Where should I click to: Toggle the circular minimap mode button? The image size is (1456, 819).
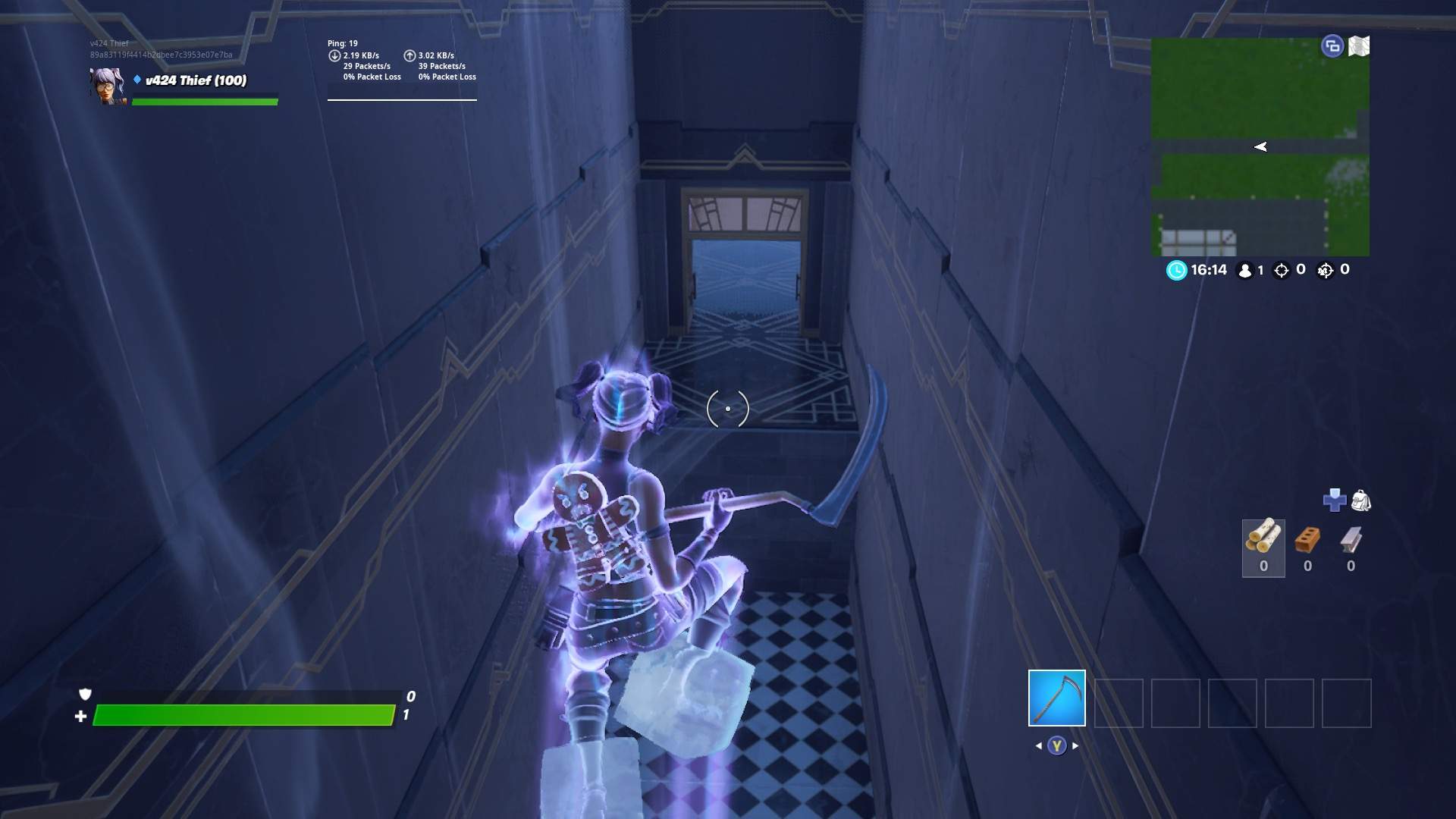[1332, 45]
